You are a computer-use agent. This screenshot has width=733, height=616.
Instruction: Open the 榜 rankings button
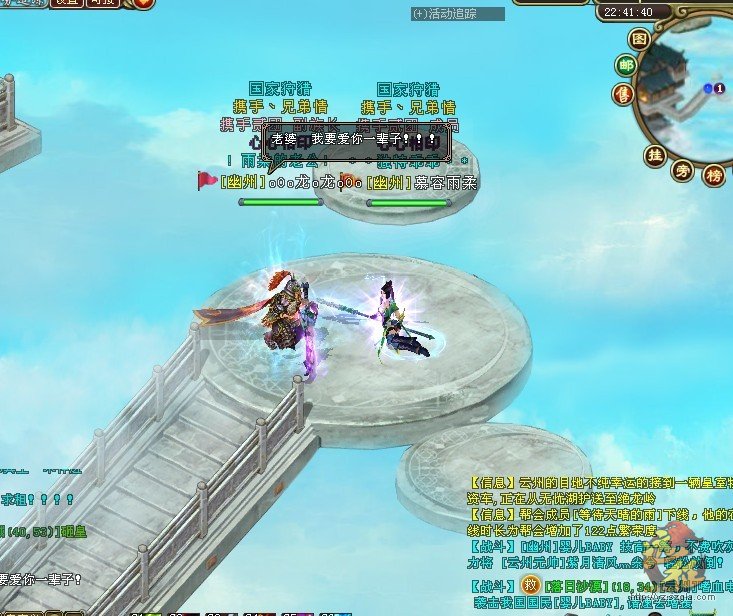click(x=714, y=176)
